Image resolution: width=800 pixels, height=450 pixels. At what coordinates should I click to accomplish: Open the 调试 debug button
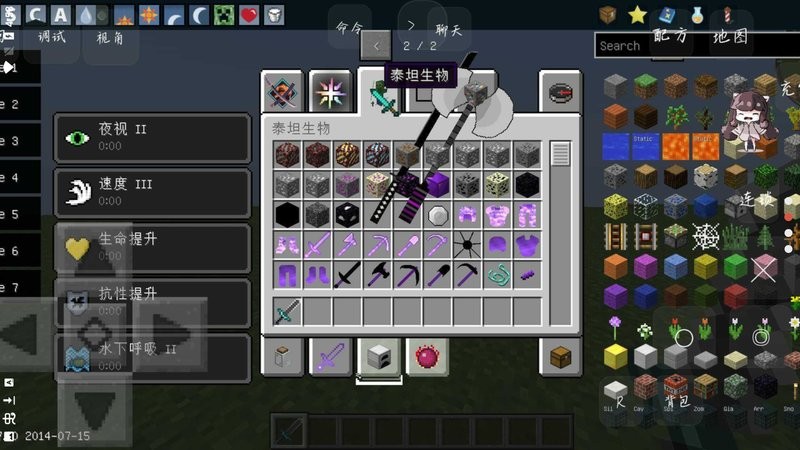pyautogui.click(x=52, y=37)
